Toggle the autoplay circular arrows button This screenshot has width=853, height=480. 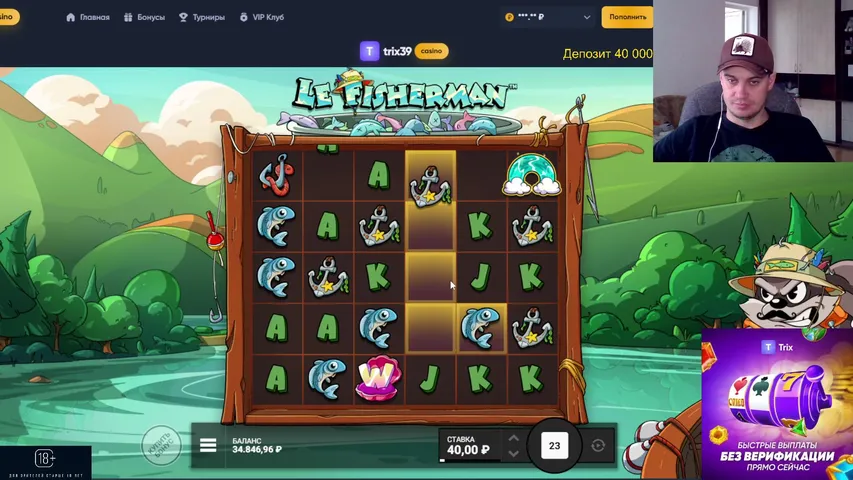click(x=598, y=446)
